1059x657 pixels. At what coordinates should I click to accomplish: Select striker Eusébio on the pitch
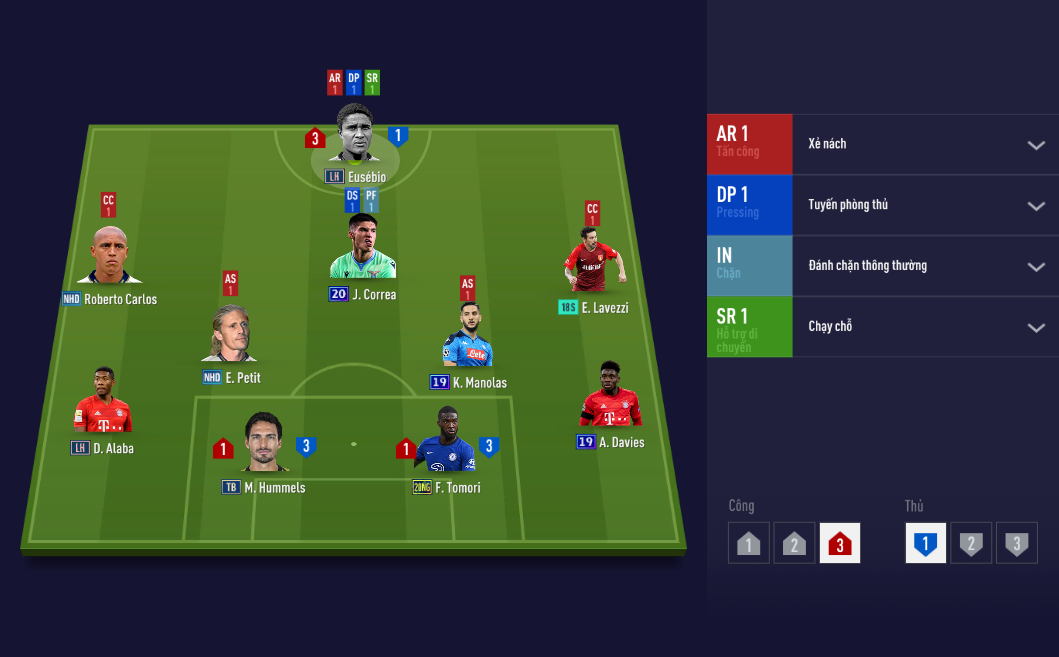(x=355, y=135)
